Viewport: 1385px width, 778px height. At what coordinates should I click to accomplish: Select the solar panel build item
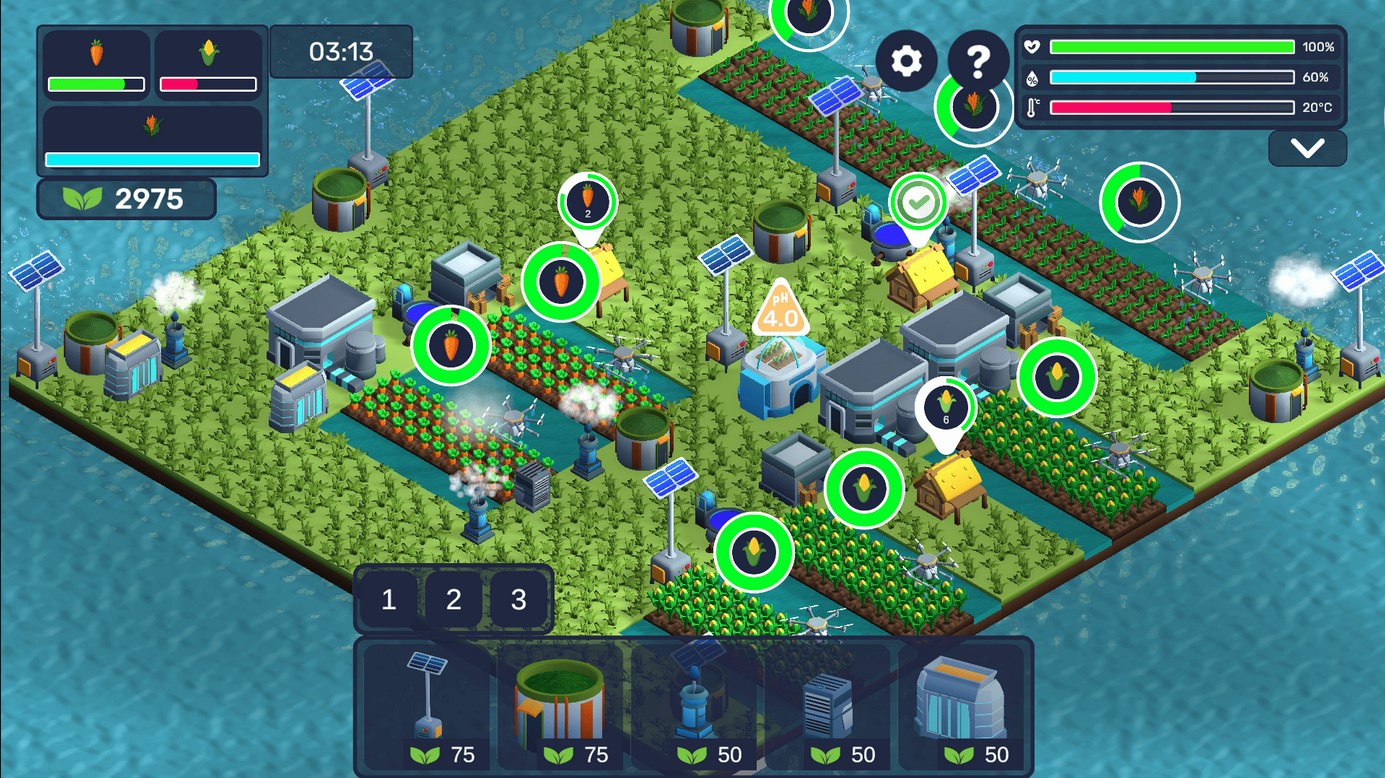pyautogui.click(x=428, y=706)
